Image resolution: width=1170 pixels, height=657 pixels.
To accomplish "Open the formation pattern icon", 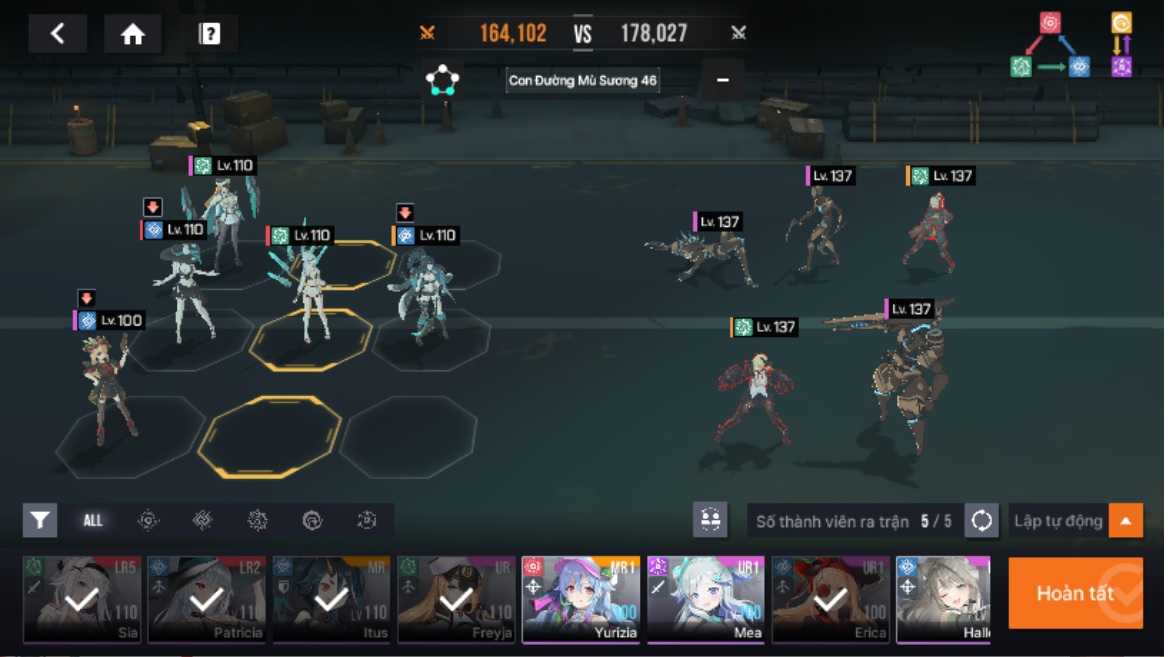I will [442, 80].
